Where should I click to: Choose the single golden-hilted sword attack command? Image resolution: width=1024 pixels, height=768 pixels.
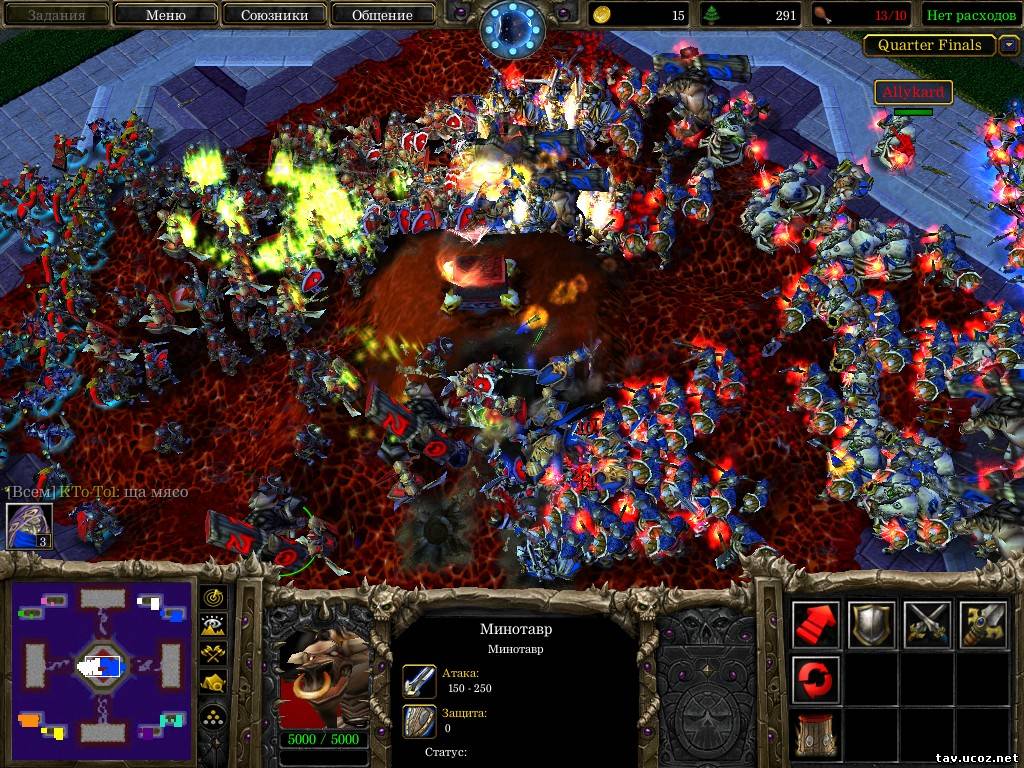click(981, 624)
